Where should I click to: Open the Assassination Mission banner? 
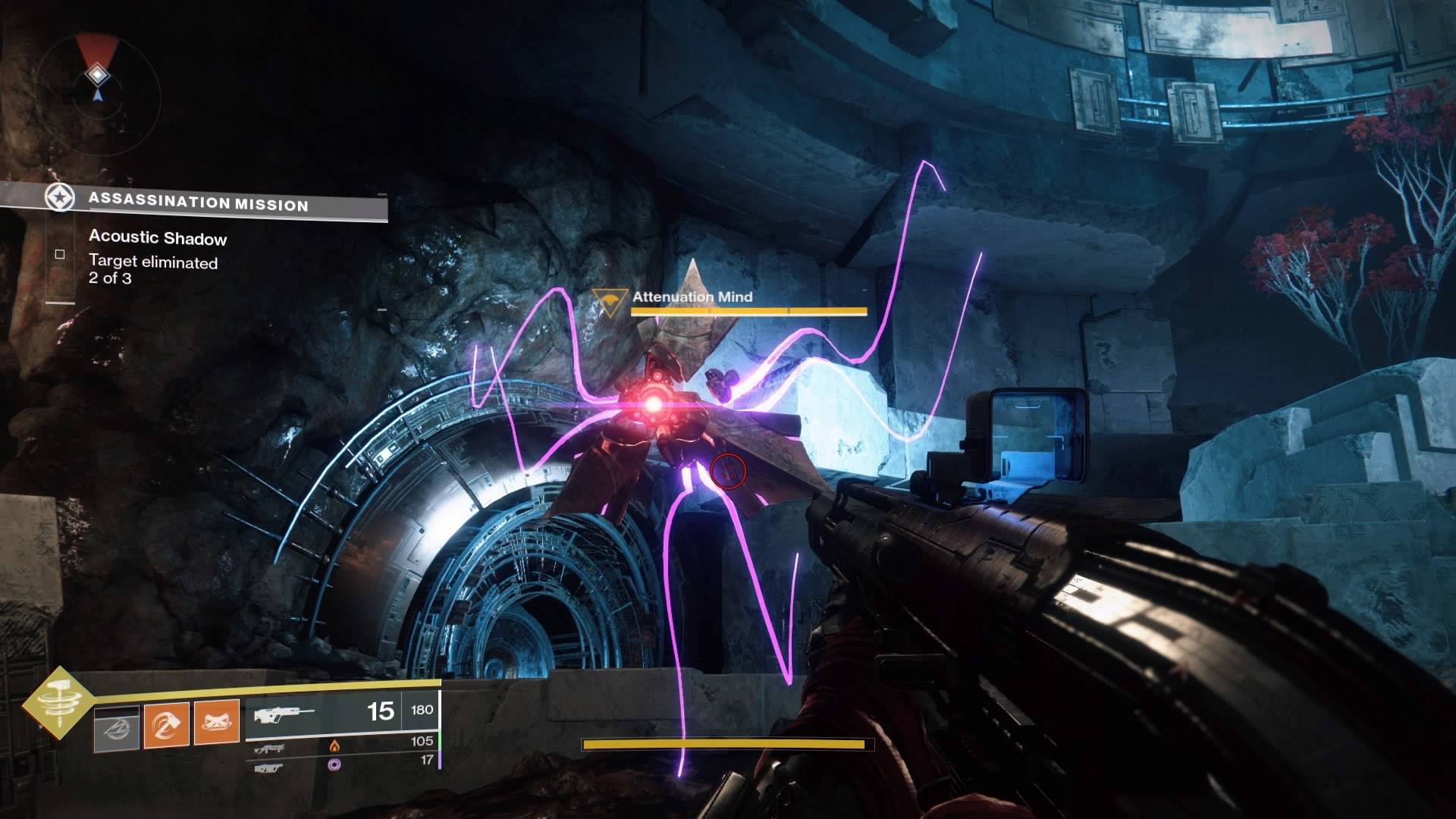[197, 202]
